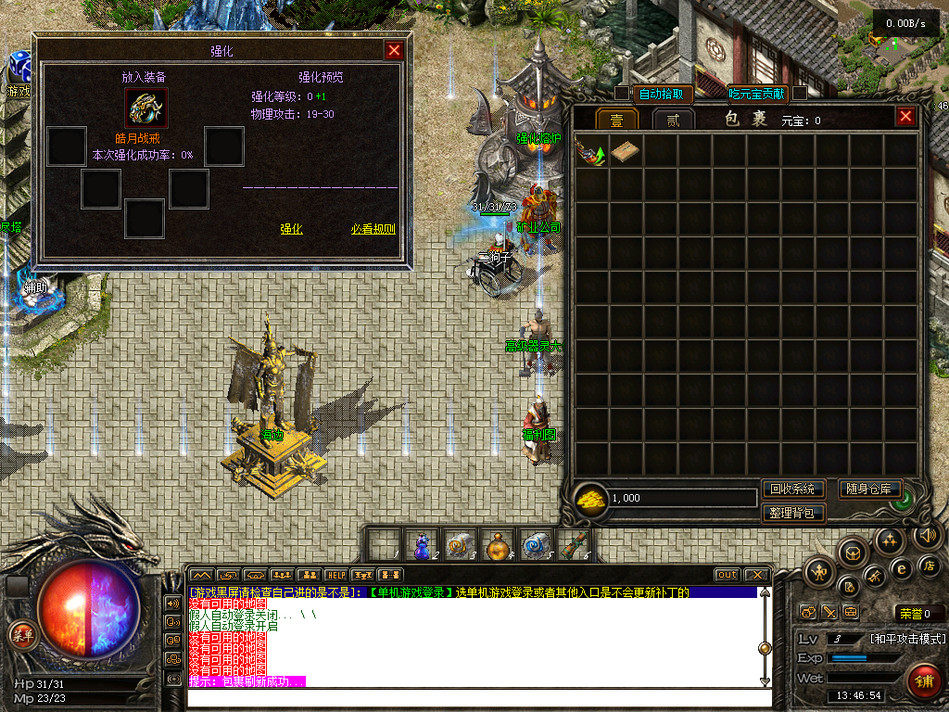Screen dimensions: 949x712
Task: Select the wooden board item in bag
Action: tap(626, 152)
